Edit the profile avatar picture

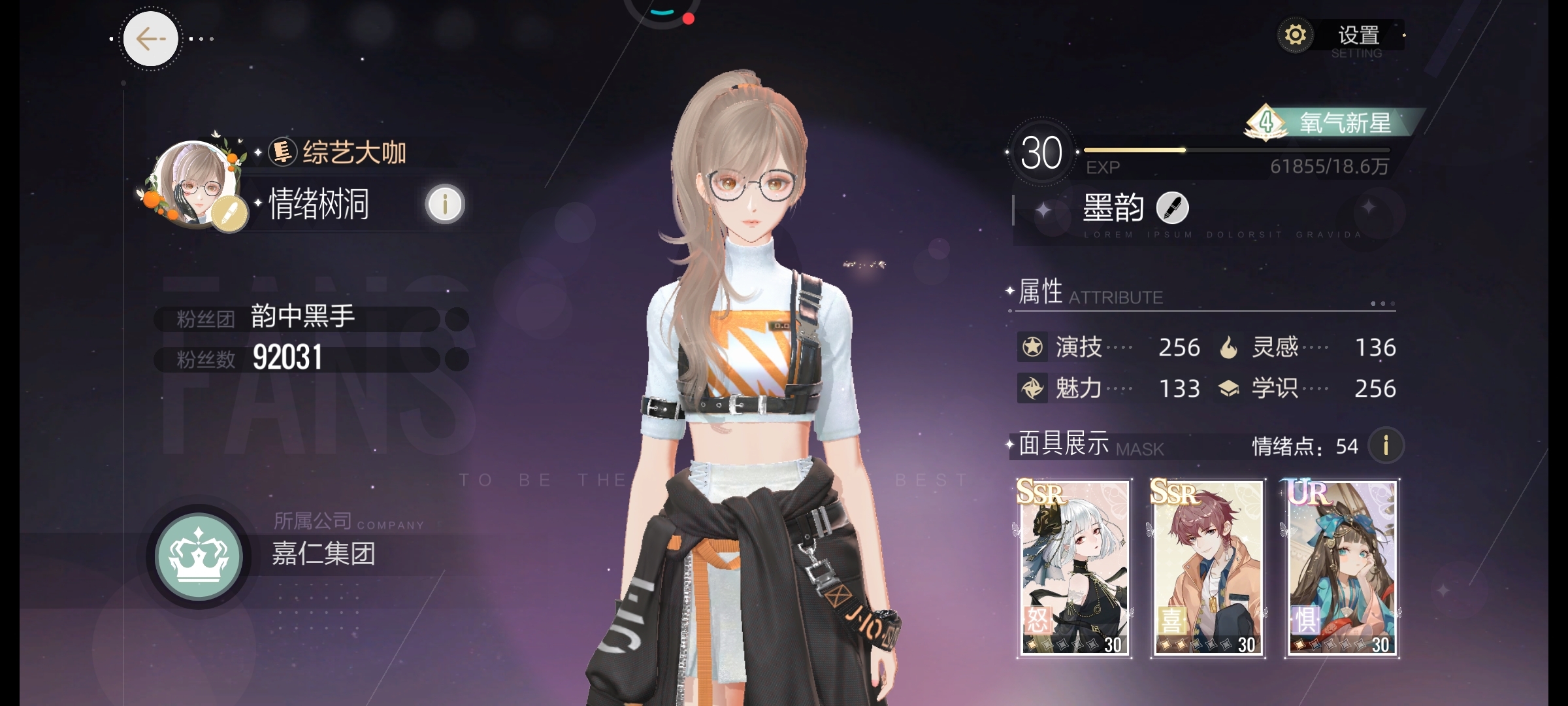coord(229,215)
